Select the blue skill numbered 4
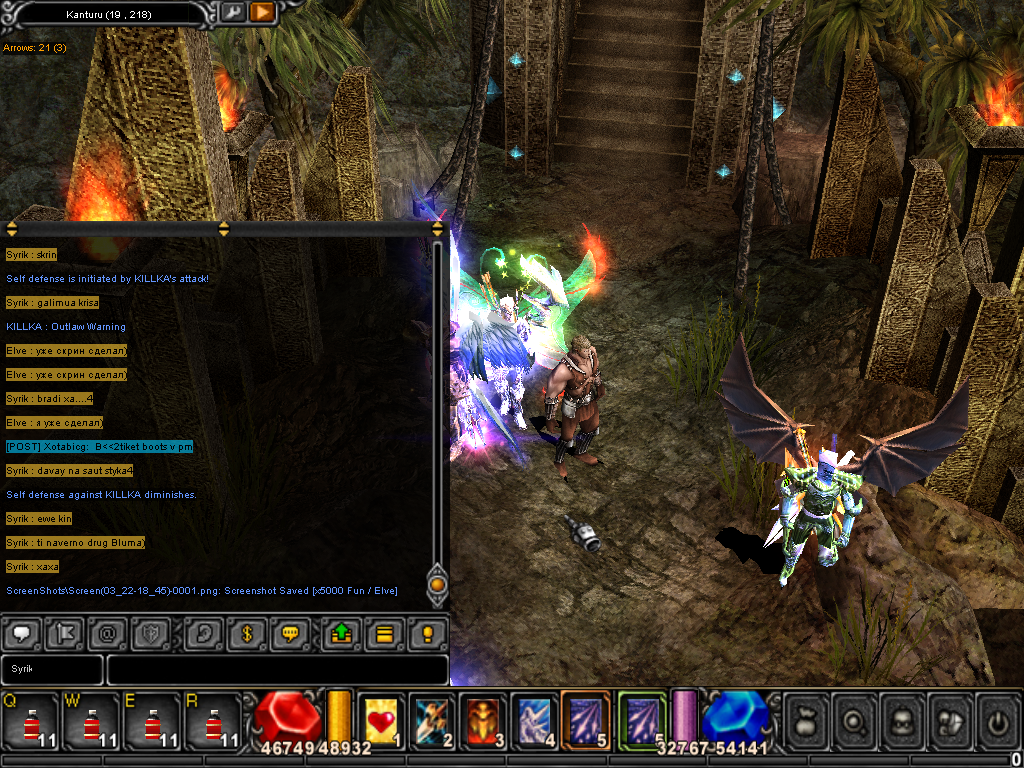This screenshot has height=768, width=1024. pyautogui.click(x=535, y=720)
